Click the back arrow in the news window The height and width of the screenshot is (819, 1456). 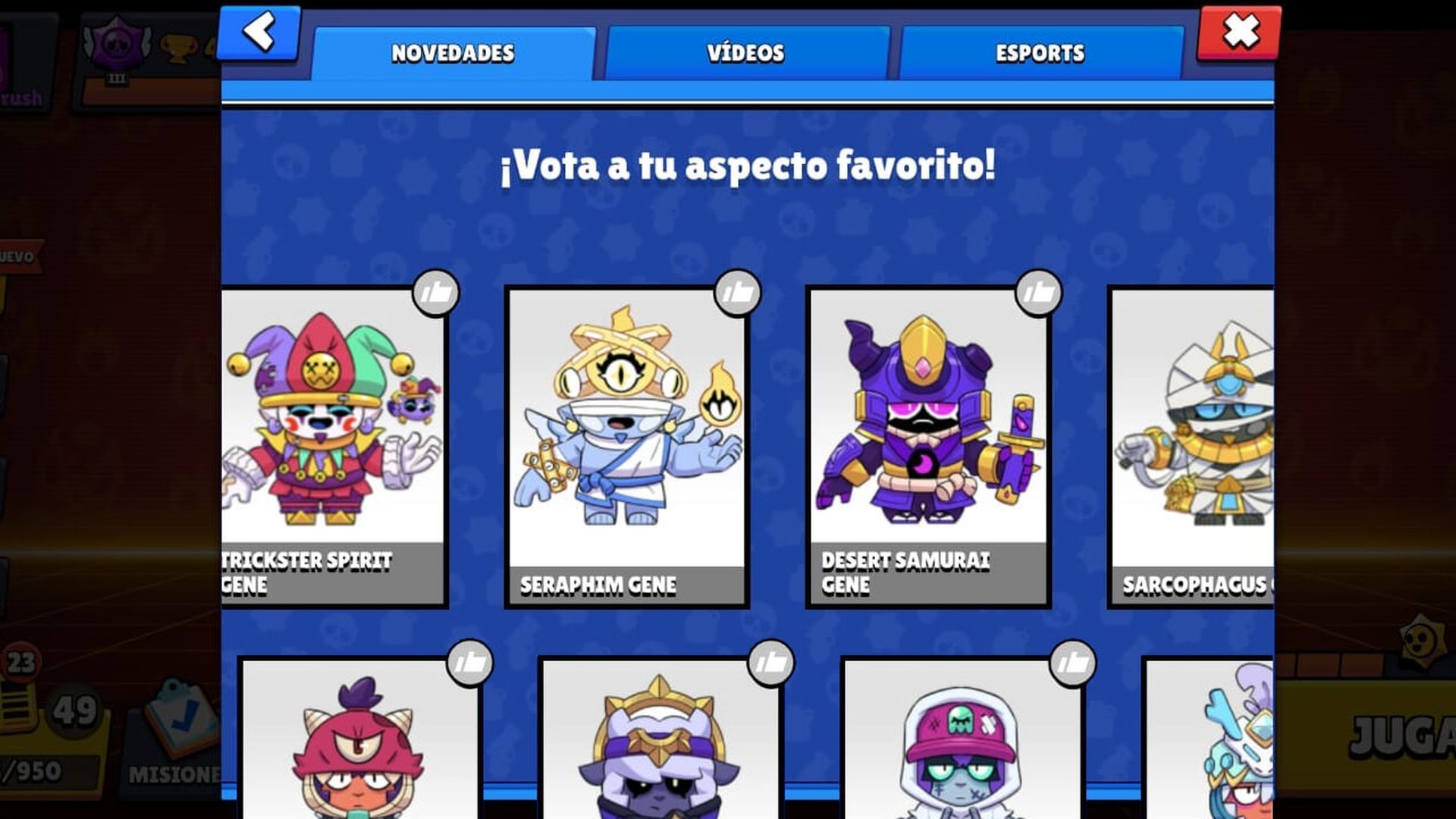(x=258, y=32)
